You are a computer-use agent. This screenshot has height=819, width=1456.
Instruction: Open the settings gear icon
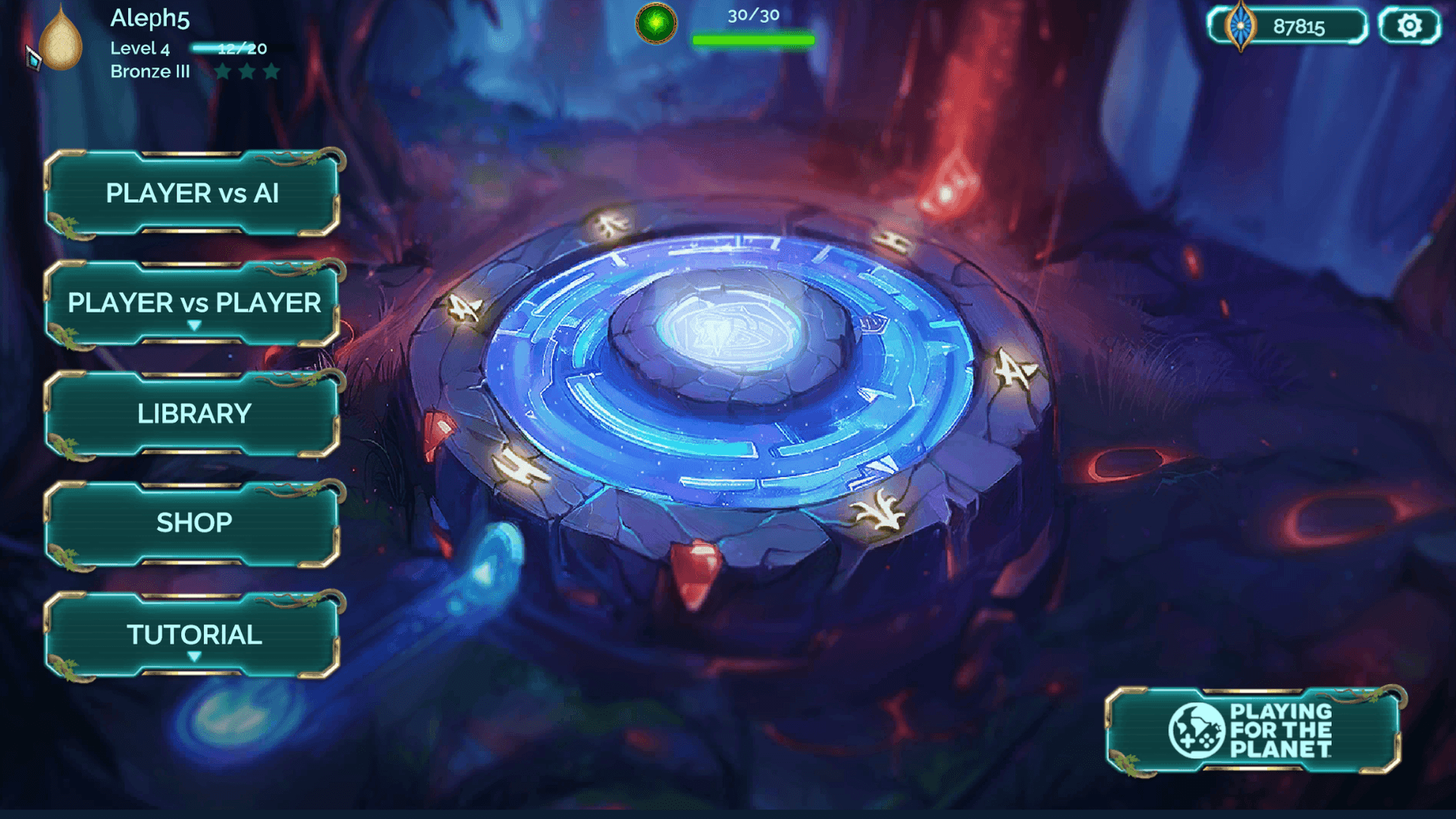pyautogui.click(x=1409, y=25)
